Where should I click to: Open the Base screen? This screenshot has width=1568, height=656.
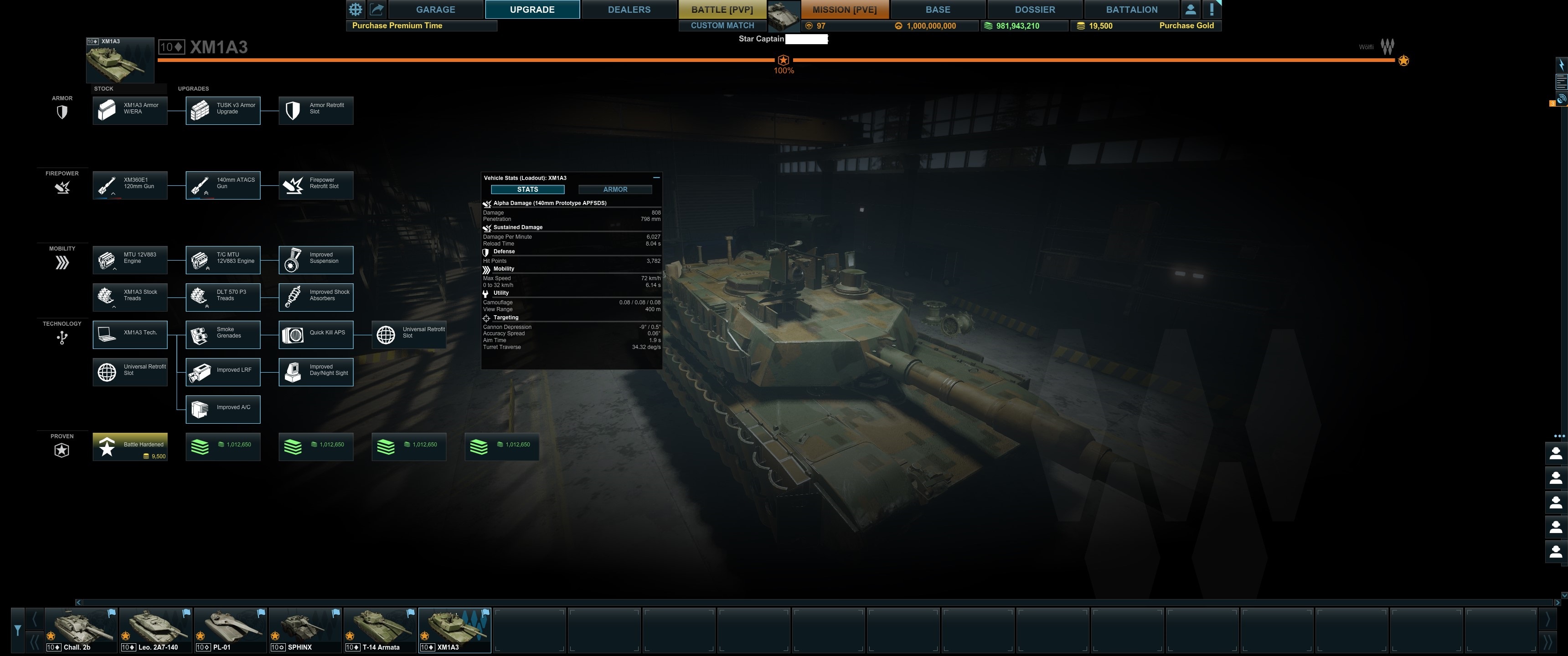[x=938, y=9]
